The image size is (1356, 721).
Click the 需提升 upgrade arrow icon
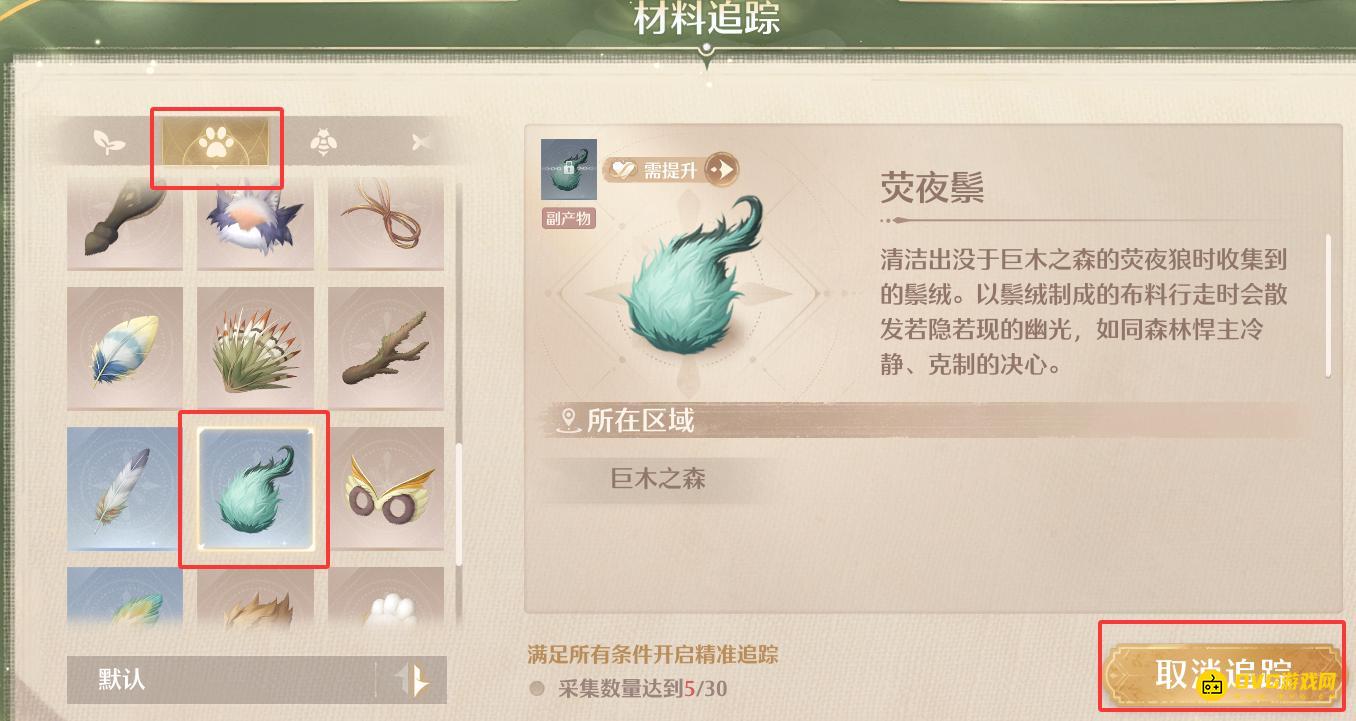point(722,169)
